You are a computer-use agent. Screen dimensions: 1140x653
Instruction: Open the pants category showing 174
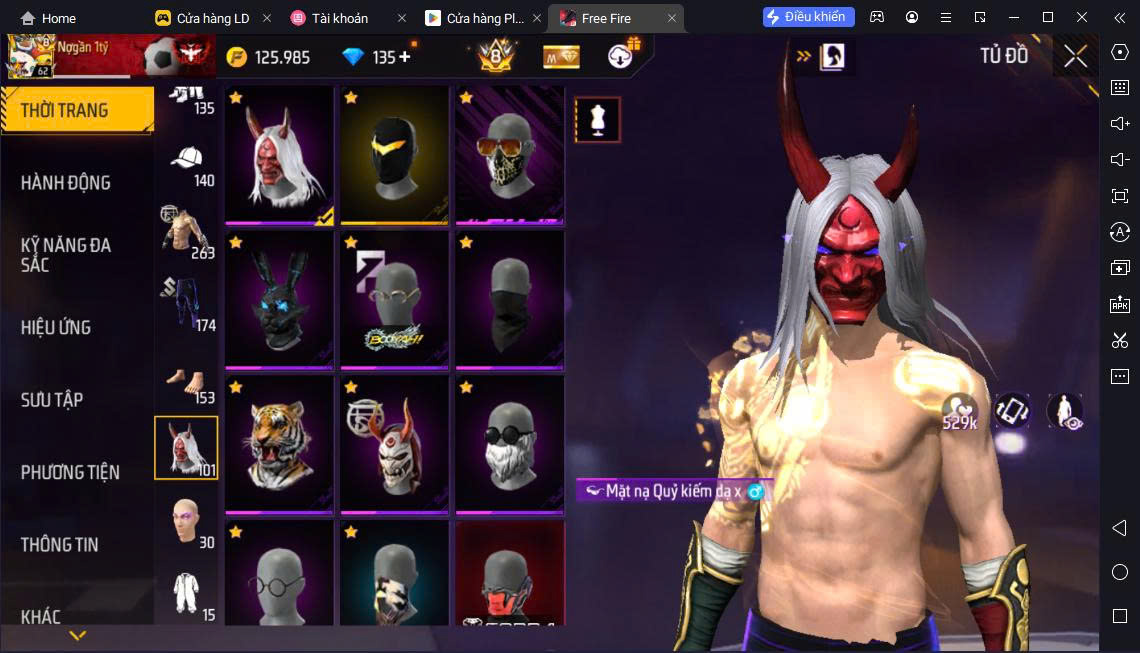point(187,304)
